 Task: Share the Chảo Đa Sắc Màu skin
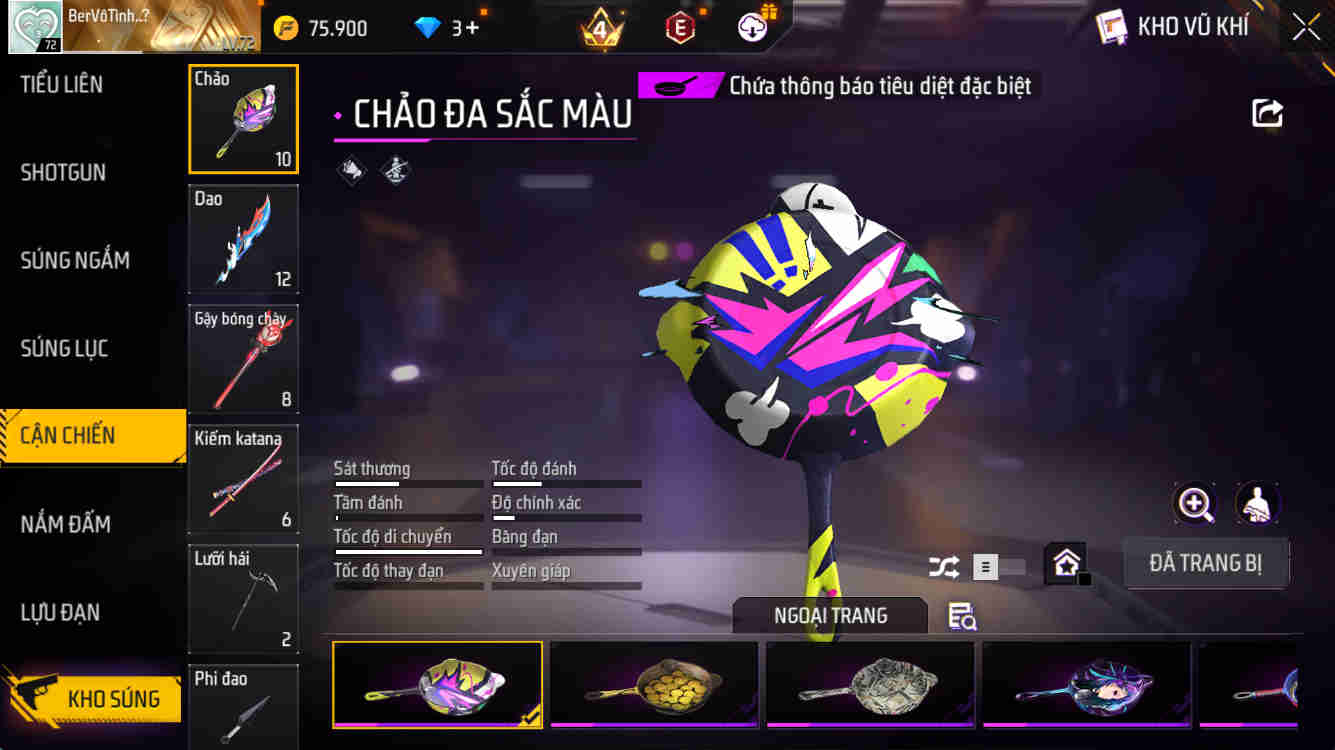point(1266,113)
